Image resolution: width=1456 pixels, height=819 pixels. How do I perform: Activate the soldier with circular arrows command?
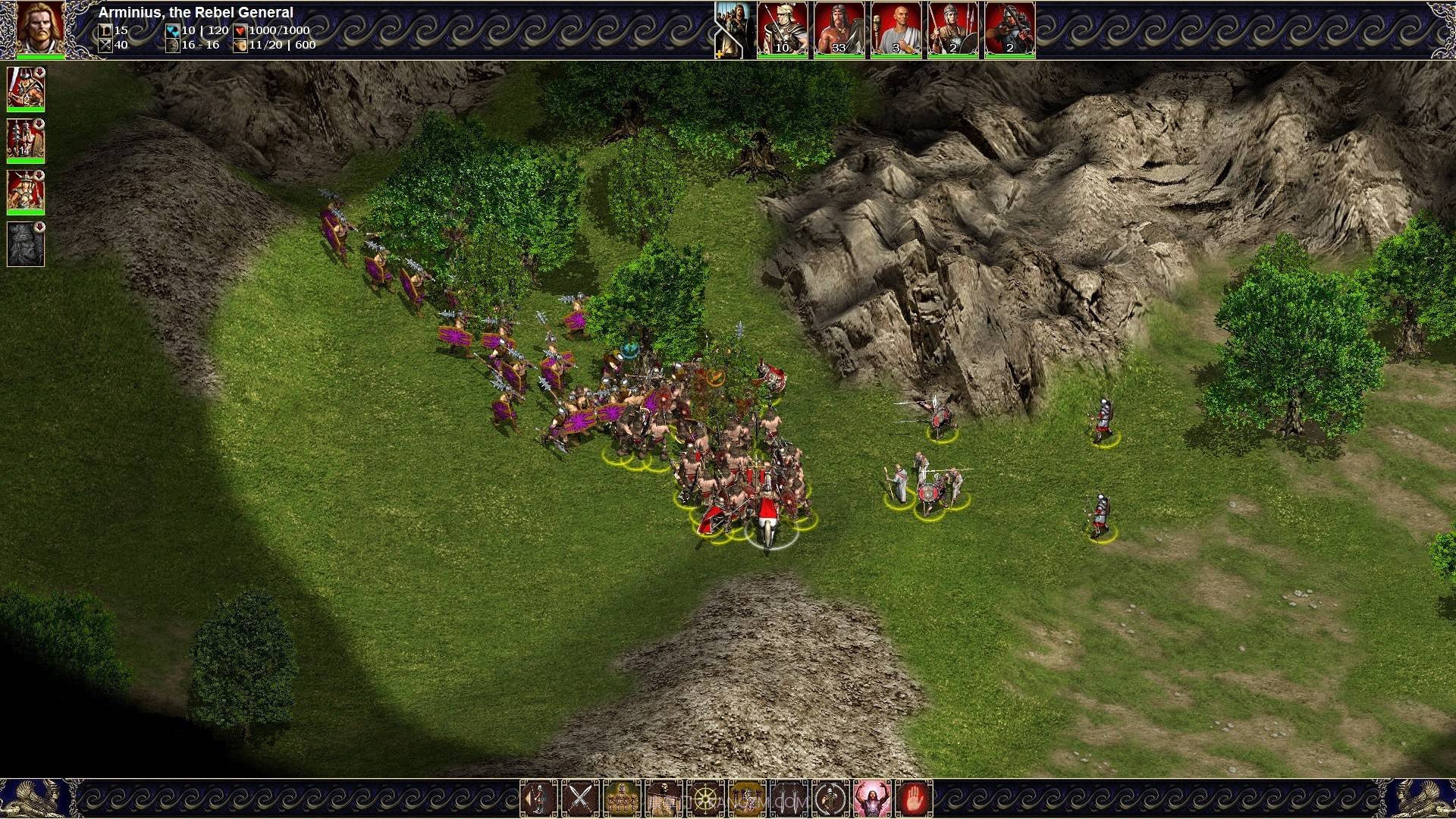pos(830,798)
